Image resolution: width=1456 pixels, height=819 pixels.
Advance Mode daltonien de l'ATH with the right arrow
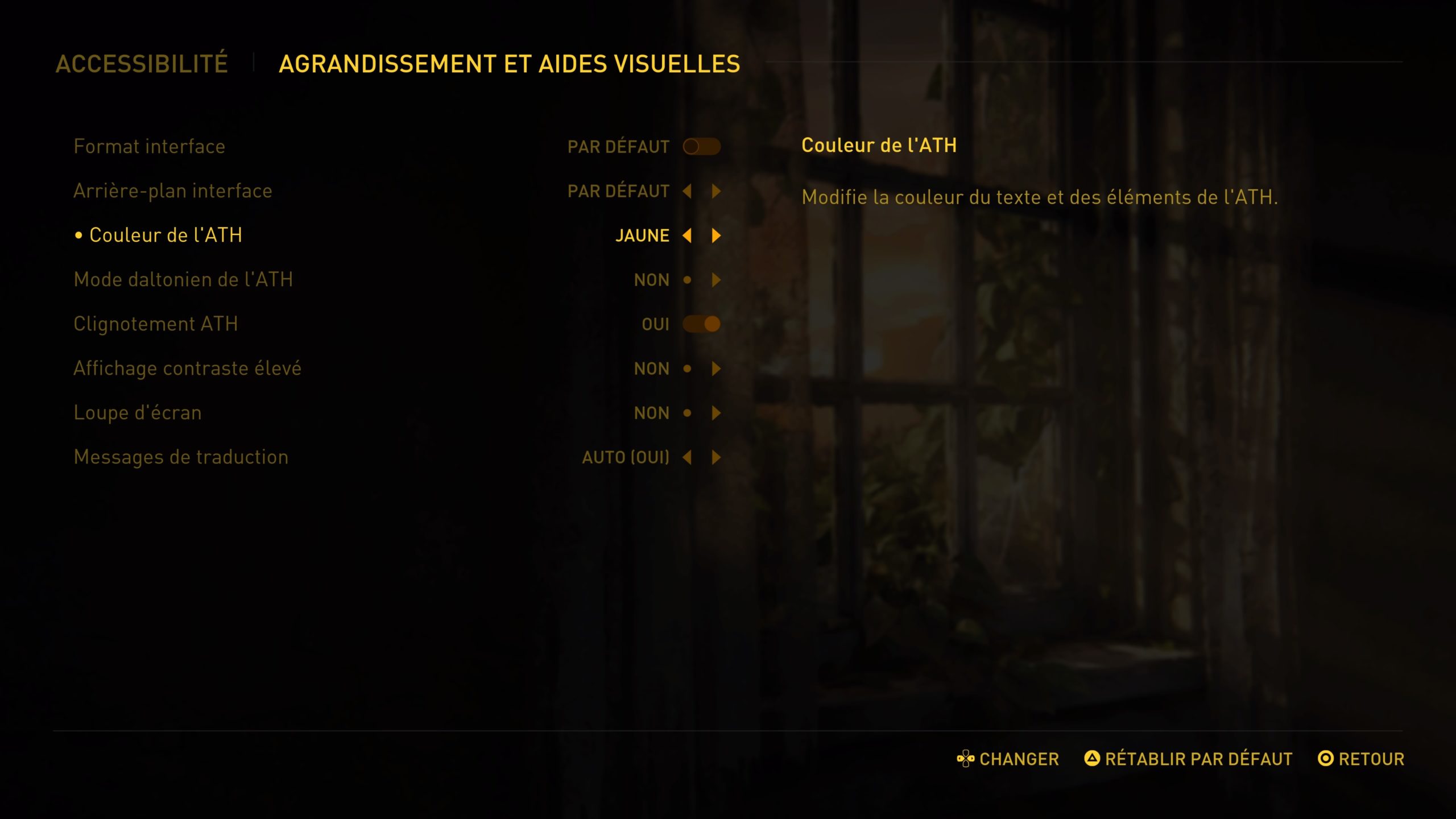[x=716, y=280]
